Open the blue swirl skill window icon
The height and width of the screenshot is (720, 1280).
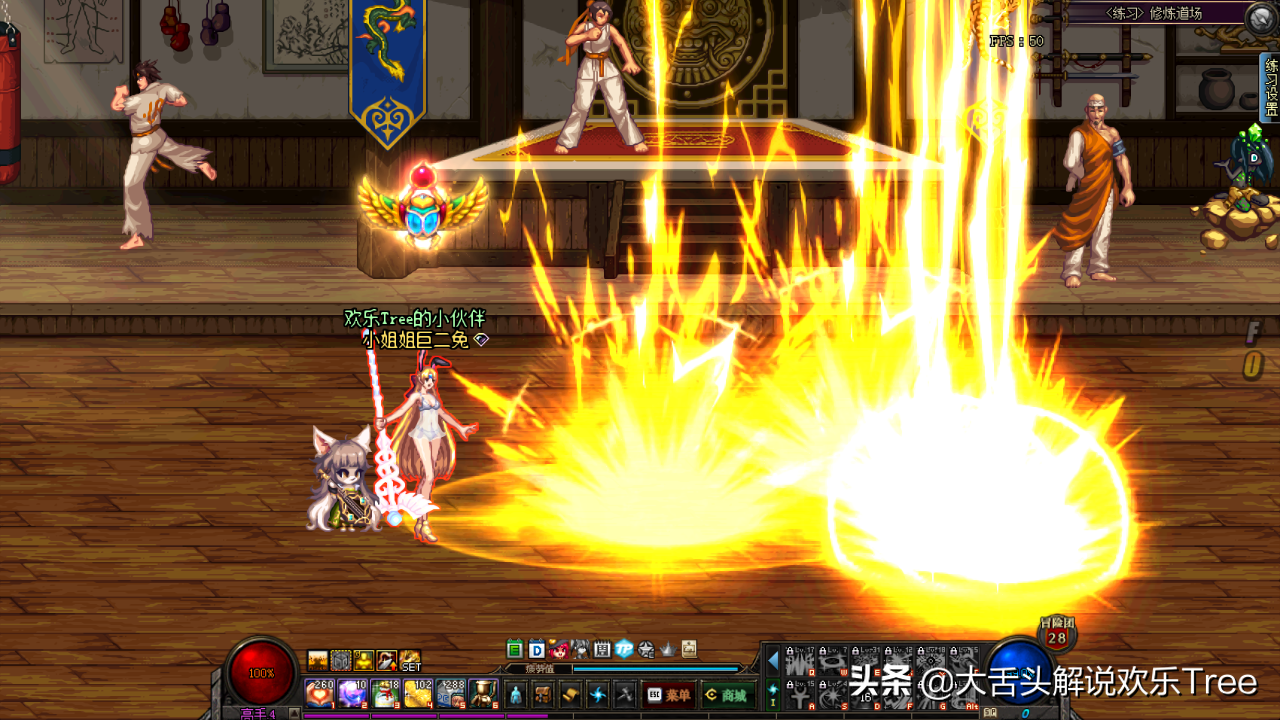598,694
